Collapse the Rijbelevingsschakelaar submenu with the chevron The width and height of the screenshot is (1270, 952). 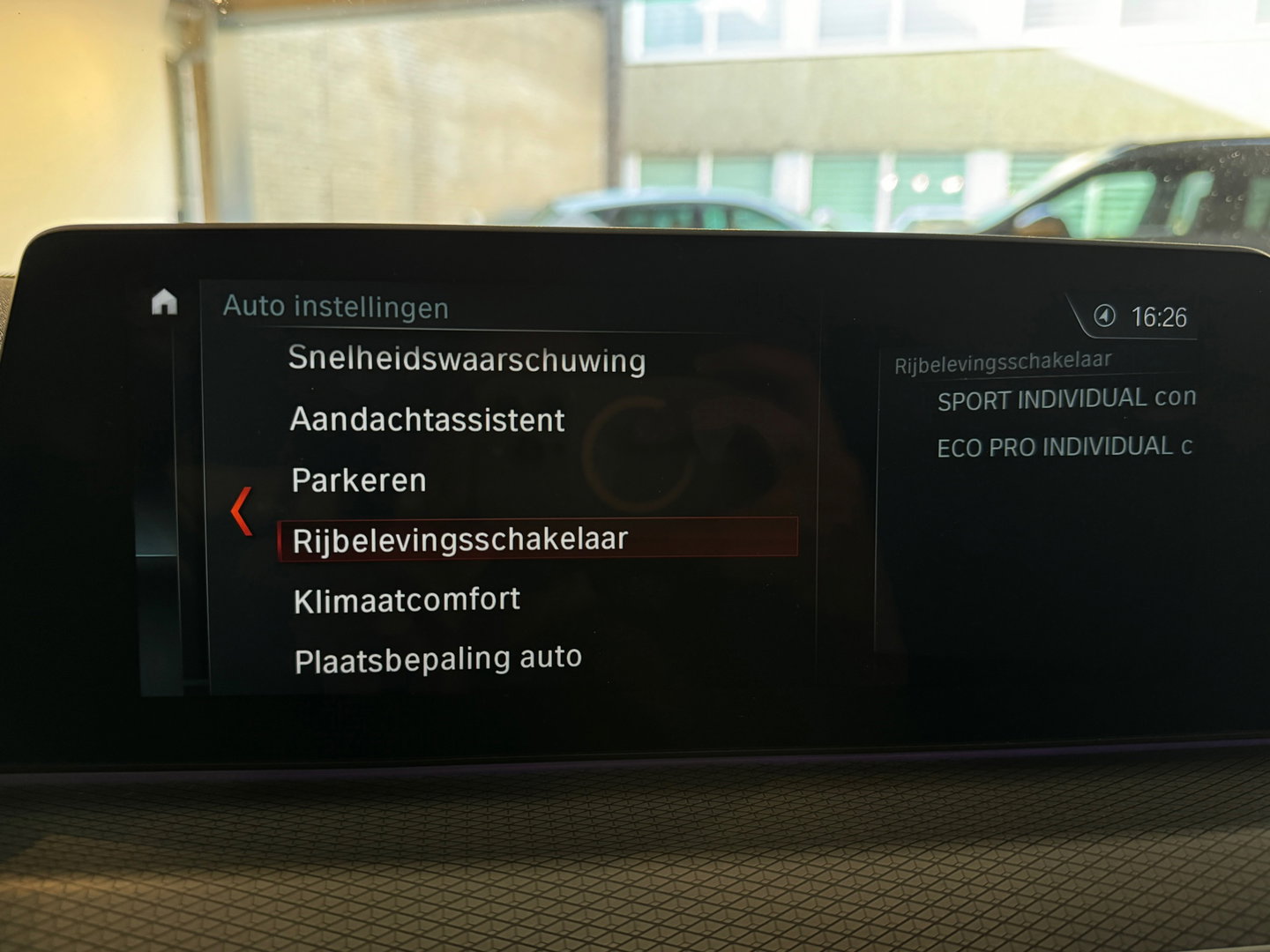point(241,509)
